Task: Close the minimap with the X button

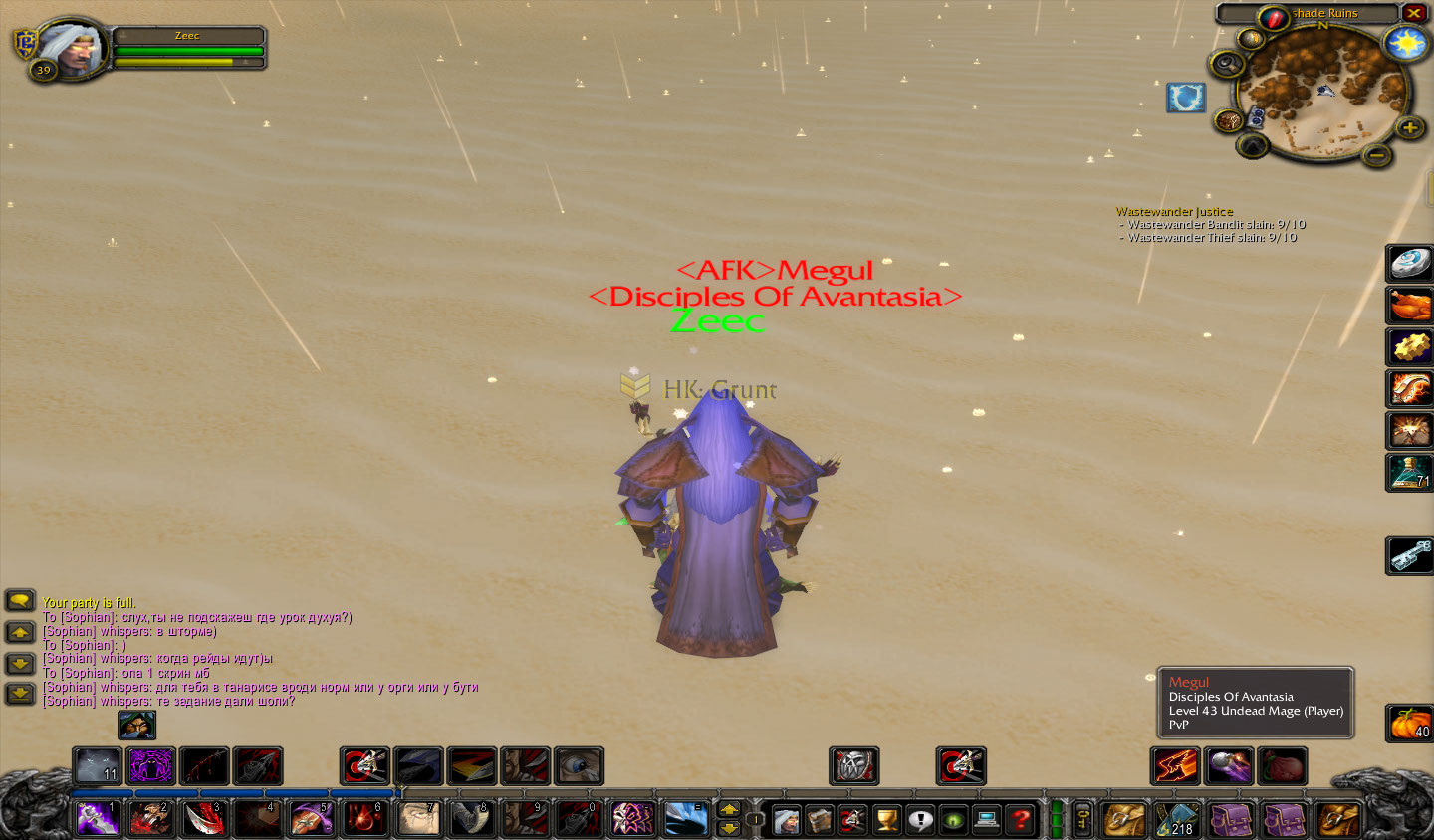Action: pos(1414,13)
